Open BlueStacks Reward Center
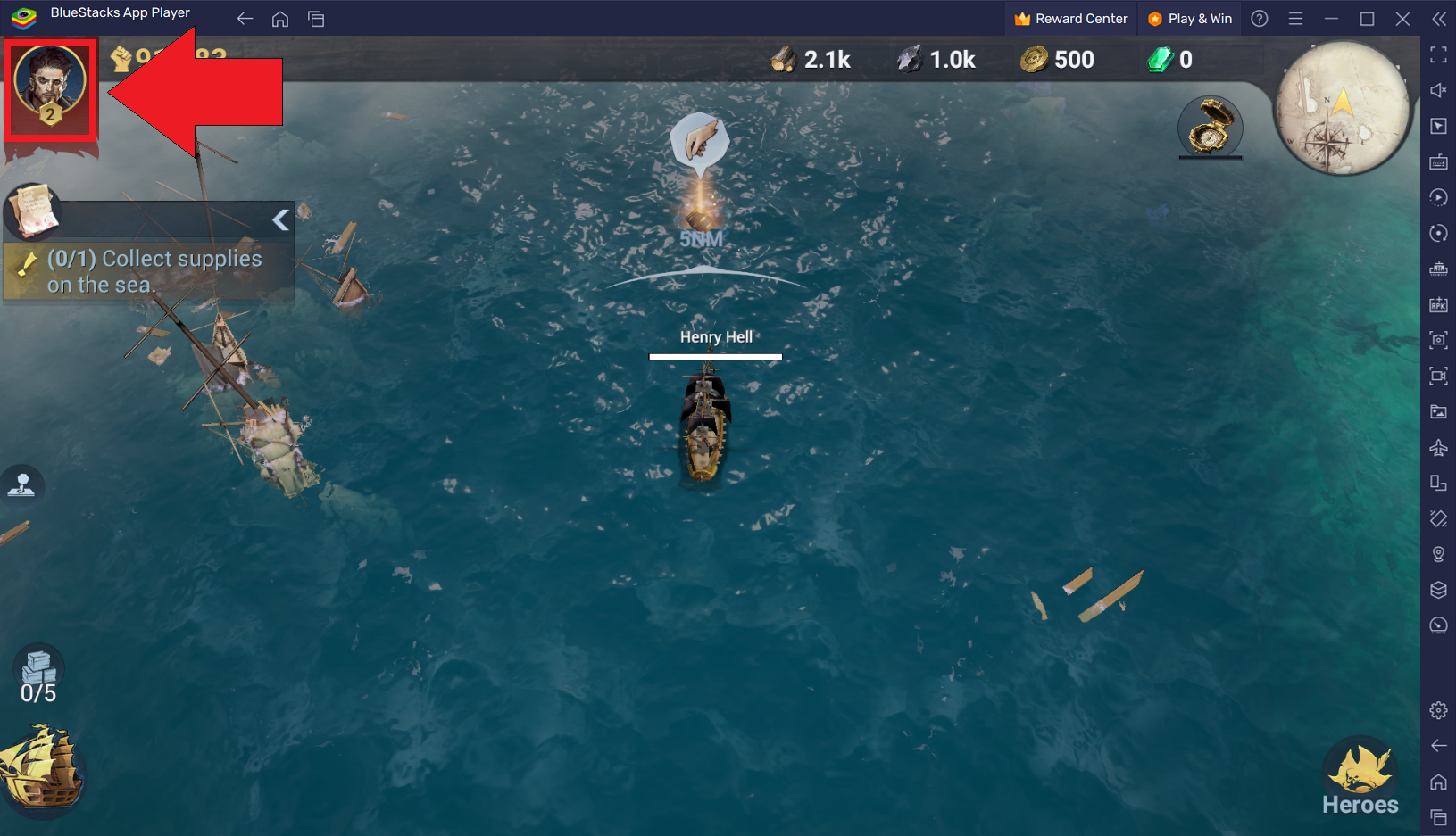1456x836 pixels. [1071, 19]
